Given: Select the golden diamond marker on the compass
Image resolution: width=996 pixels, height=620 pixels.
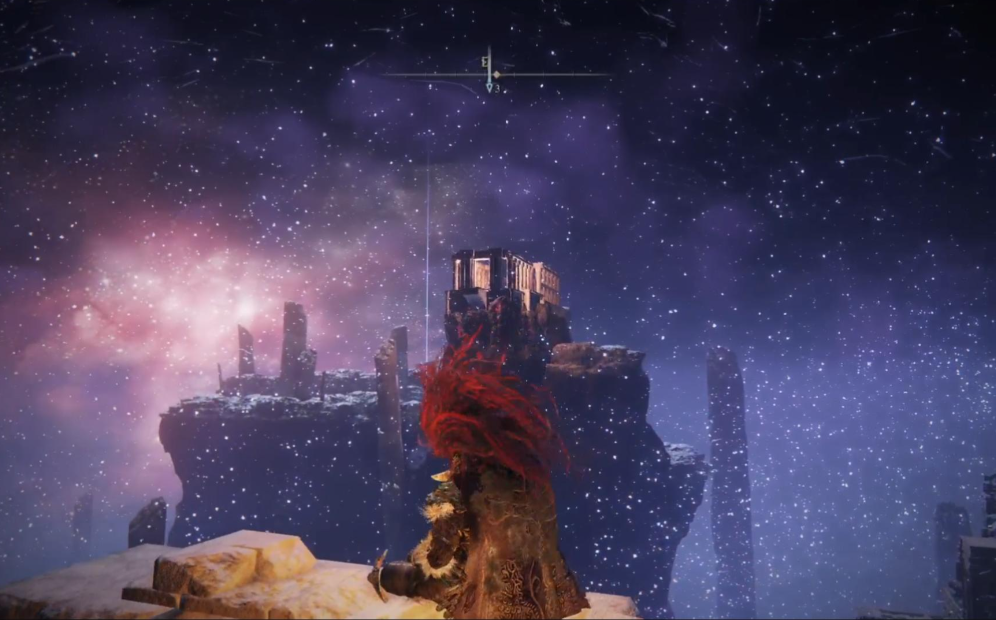Looking at the screenshot, I should (497, 74).
